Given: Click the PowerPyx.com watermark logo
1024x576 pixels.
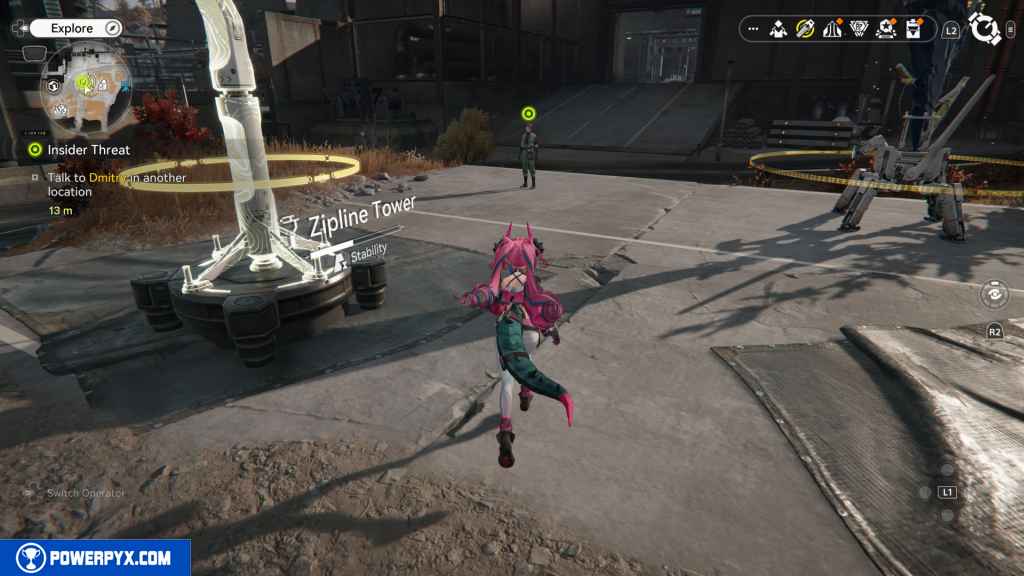Looking at the screenshot, I should tap(95, 557).
